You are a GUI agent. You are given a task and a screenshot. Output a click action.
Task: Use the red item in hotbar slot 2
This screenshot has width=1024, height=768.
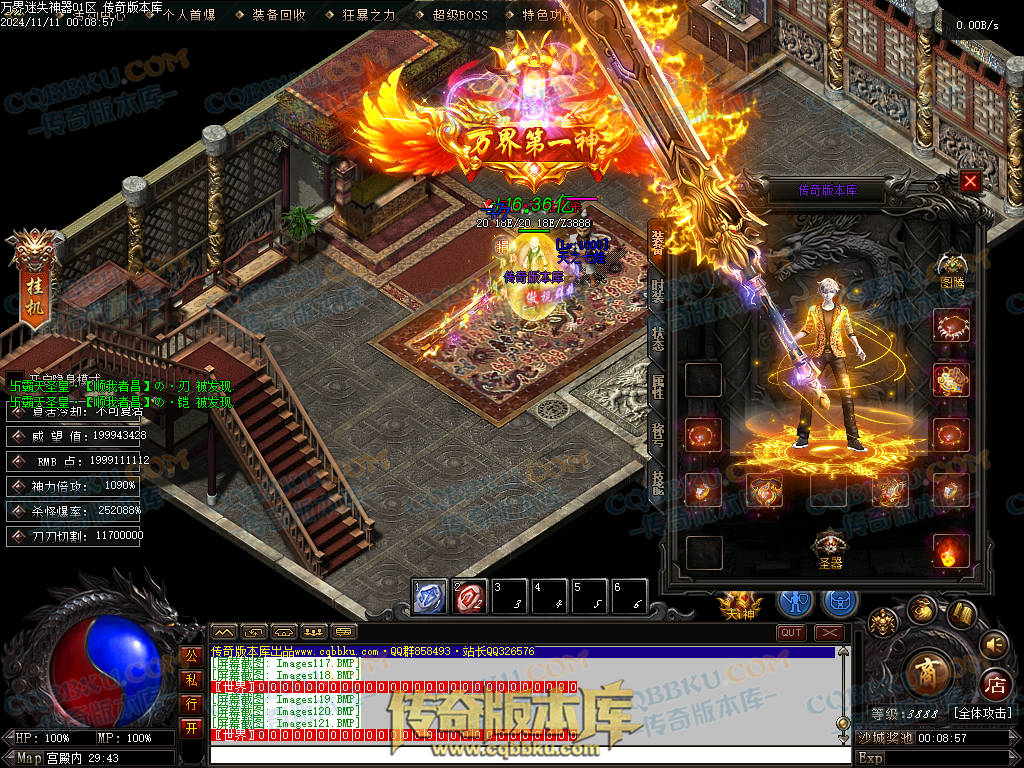pyautogui.click(x=470, y=596)
